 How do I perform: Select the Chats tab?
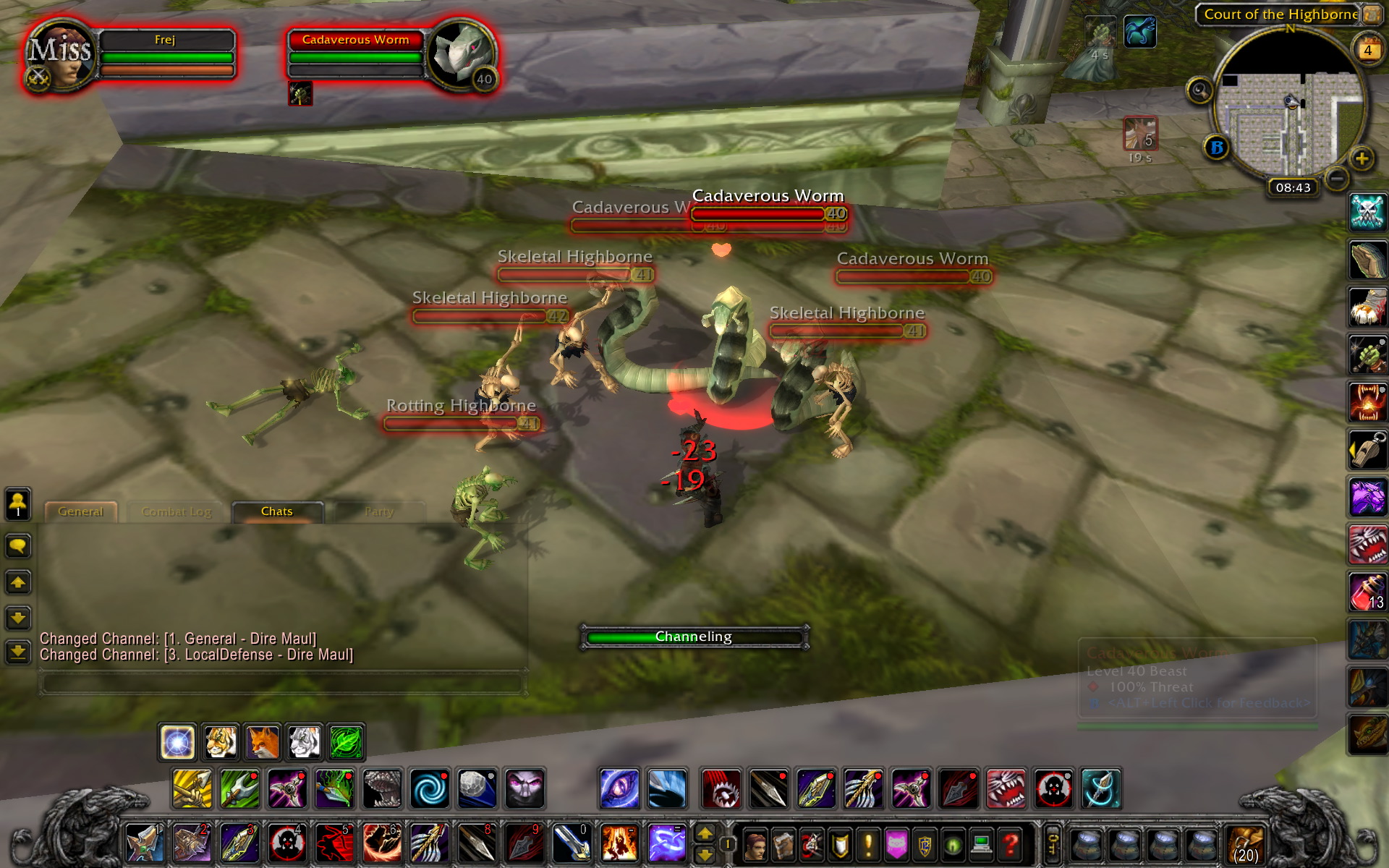point(276,511)
